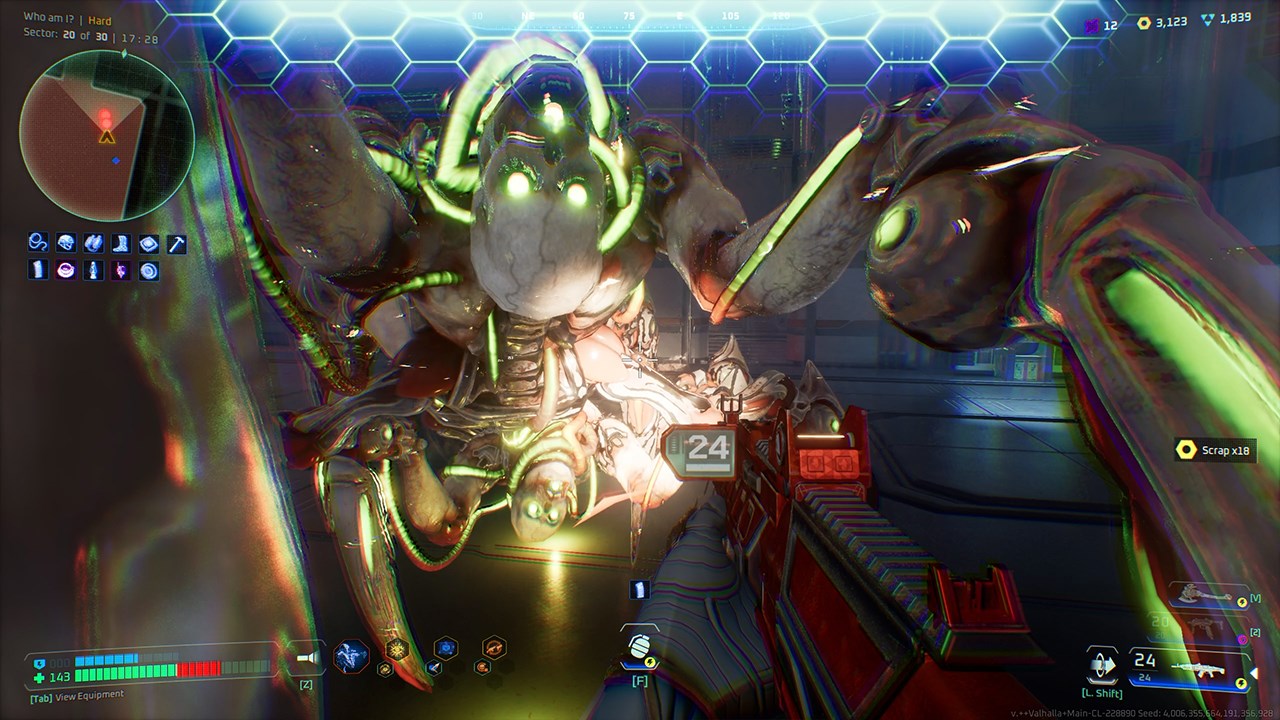Select the yellow sunburst perk icon
The image size is (1280, 720).
point(396,648)
